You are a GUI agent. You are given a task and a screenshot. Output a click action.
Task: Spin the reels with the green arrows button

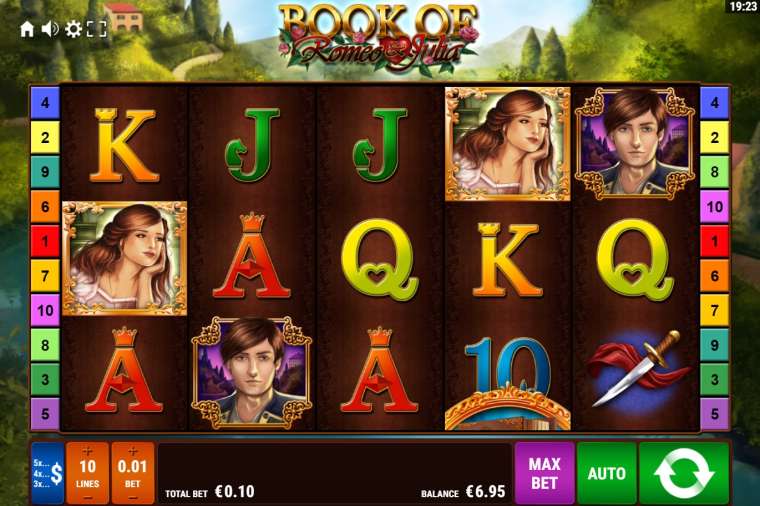(x=684, y=473)
